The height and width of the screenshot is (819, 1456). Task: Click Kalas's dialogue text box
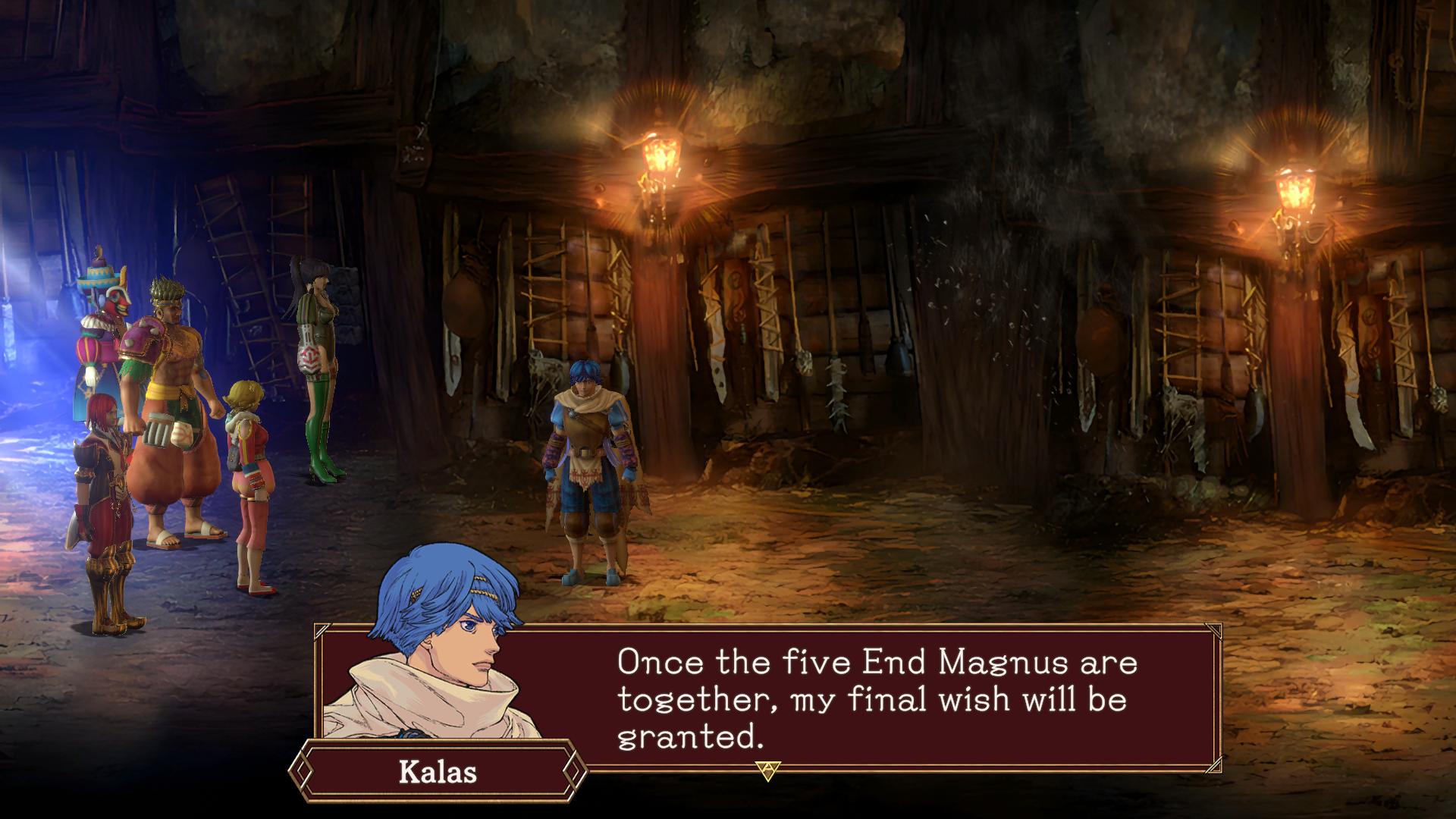pyautogui.click(x=872, y=698)
